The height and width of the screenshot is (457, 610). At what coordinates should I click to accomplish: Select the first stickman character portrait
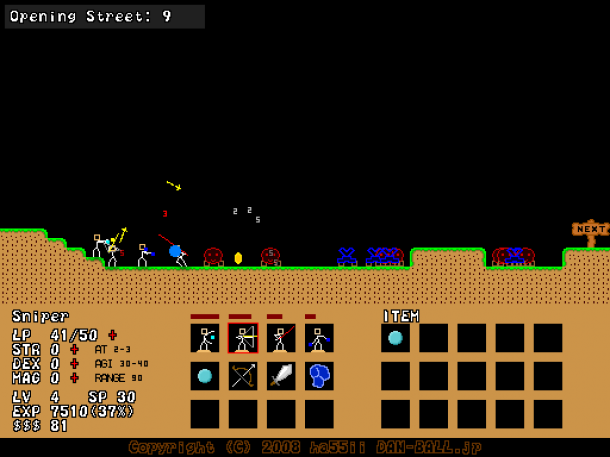click(x=205, y=338)
